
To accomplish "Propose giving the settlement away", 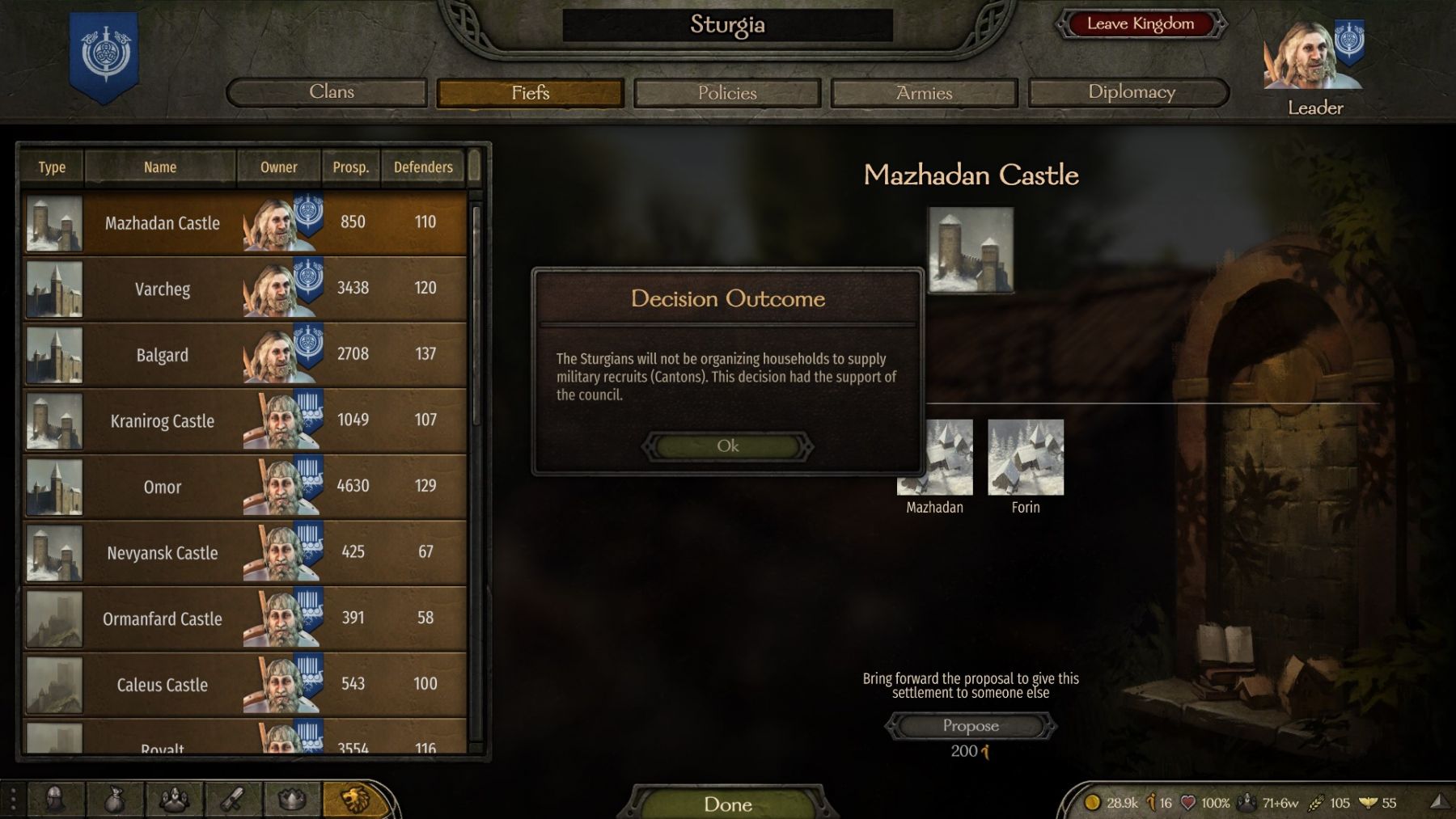I will tap(970, 726).
